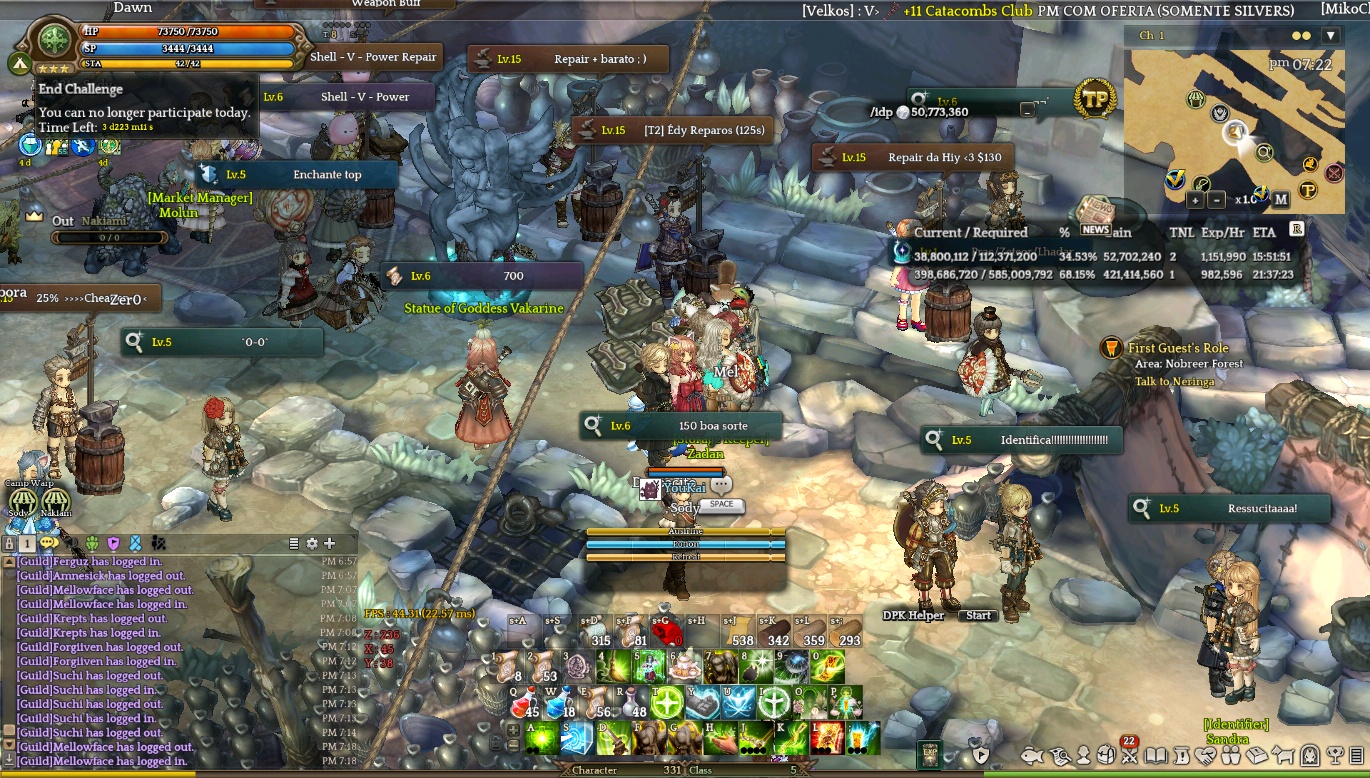Expand the channel dropdown arrow
Image resolution: width=1370 pixels, height=778 pixels.
(1330, 36)
